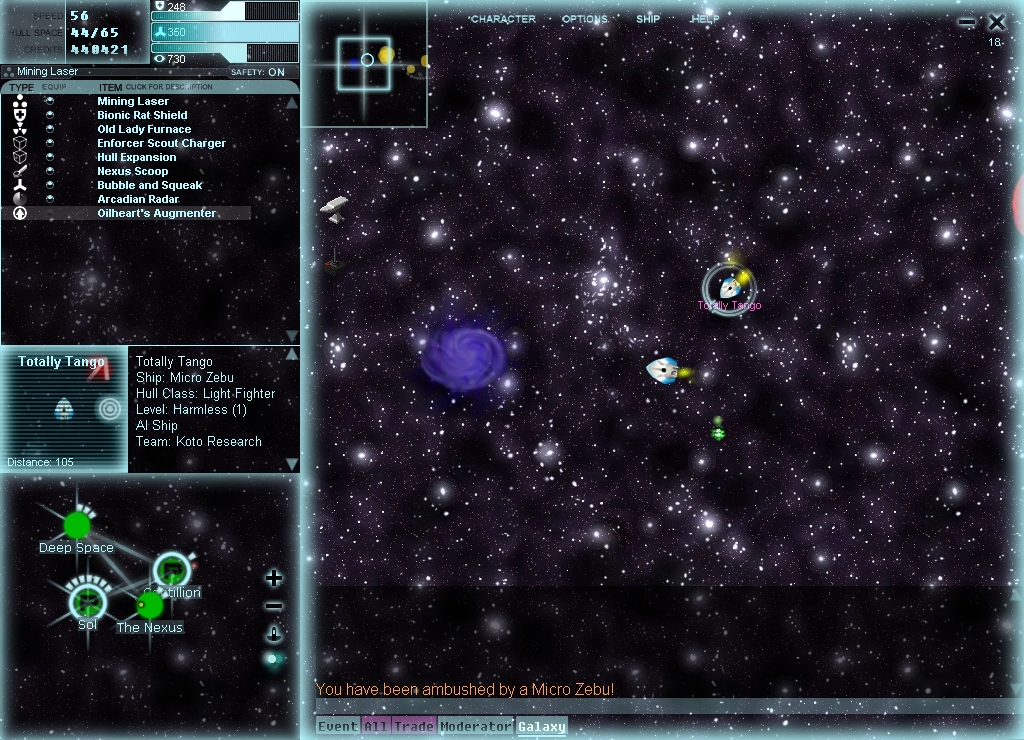
Task: Select Mining Laser in the item list
Action: [x=133, y=101]
